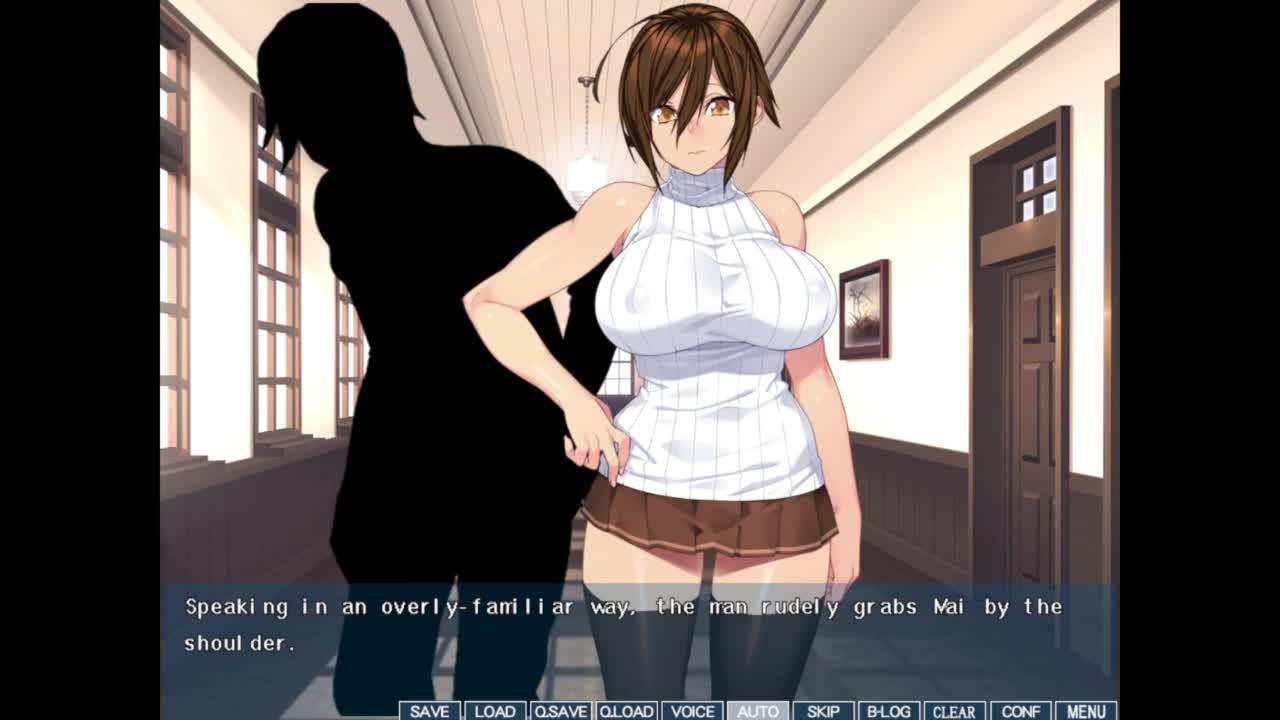Open the MENU button
Screen dimensions: 1280x720
click(x=1086, y=711)
